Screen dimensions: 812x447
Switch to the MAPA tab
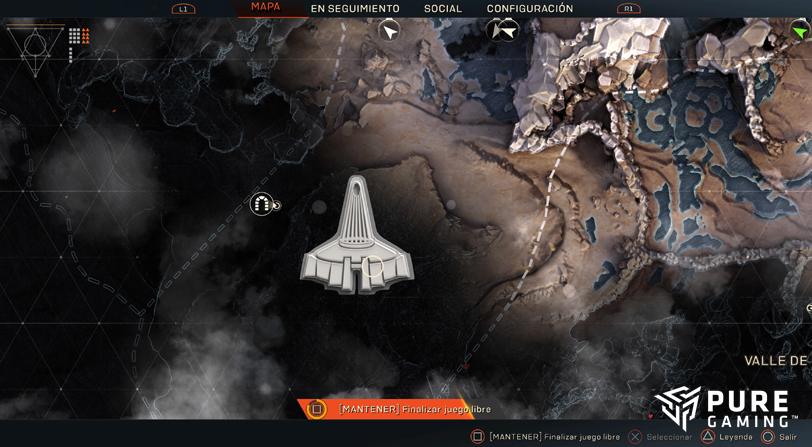click(x=265, y=7)
